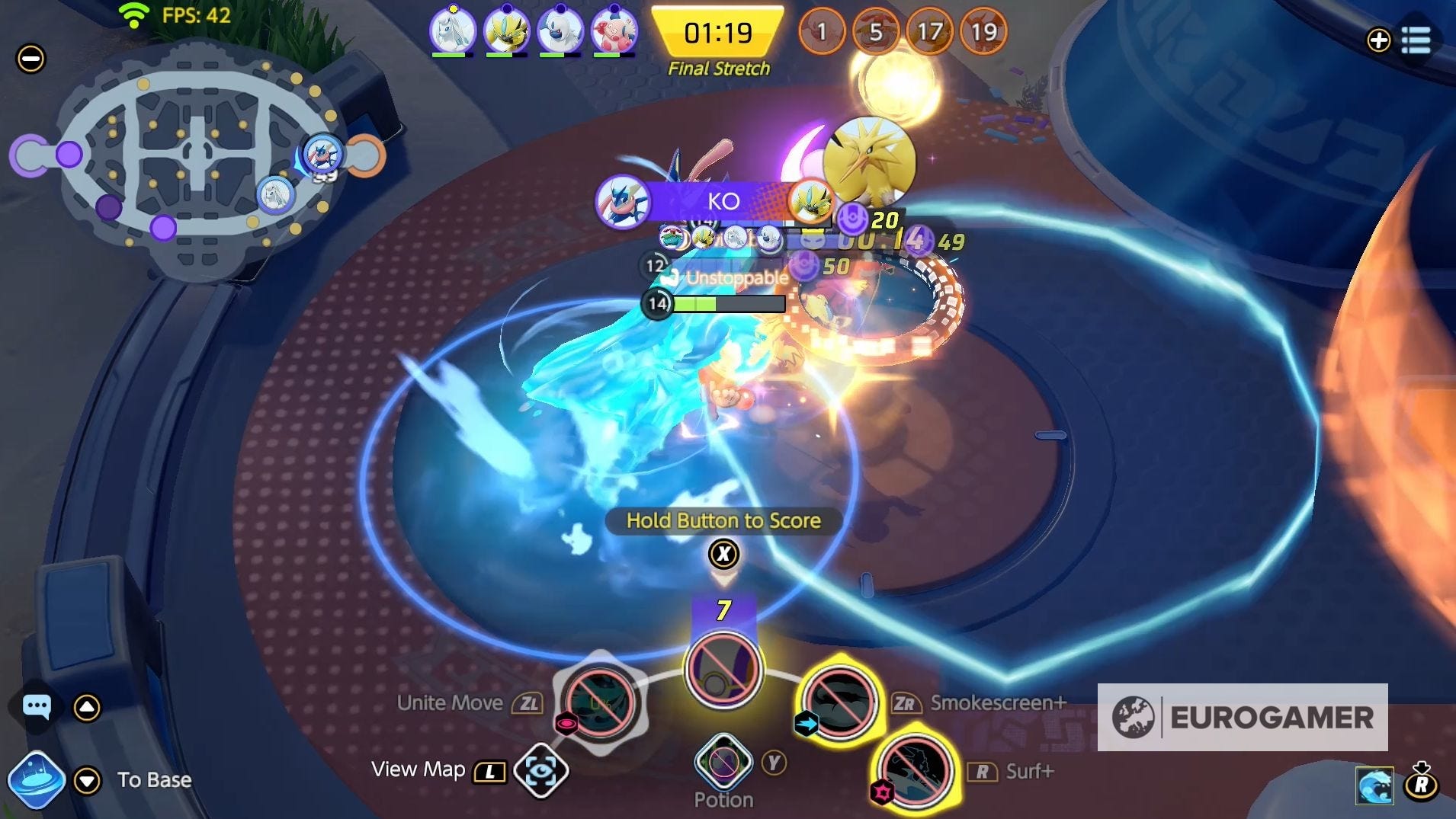The width and height of the screenshot is (1456, 819).
Task: Toggle minimap zoom with the minus button
Action: [30, 59]
